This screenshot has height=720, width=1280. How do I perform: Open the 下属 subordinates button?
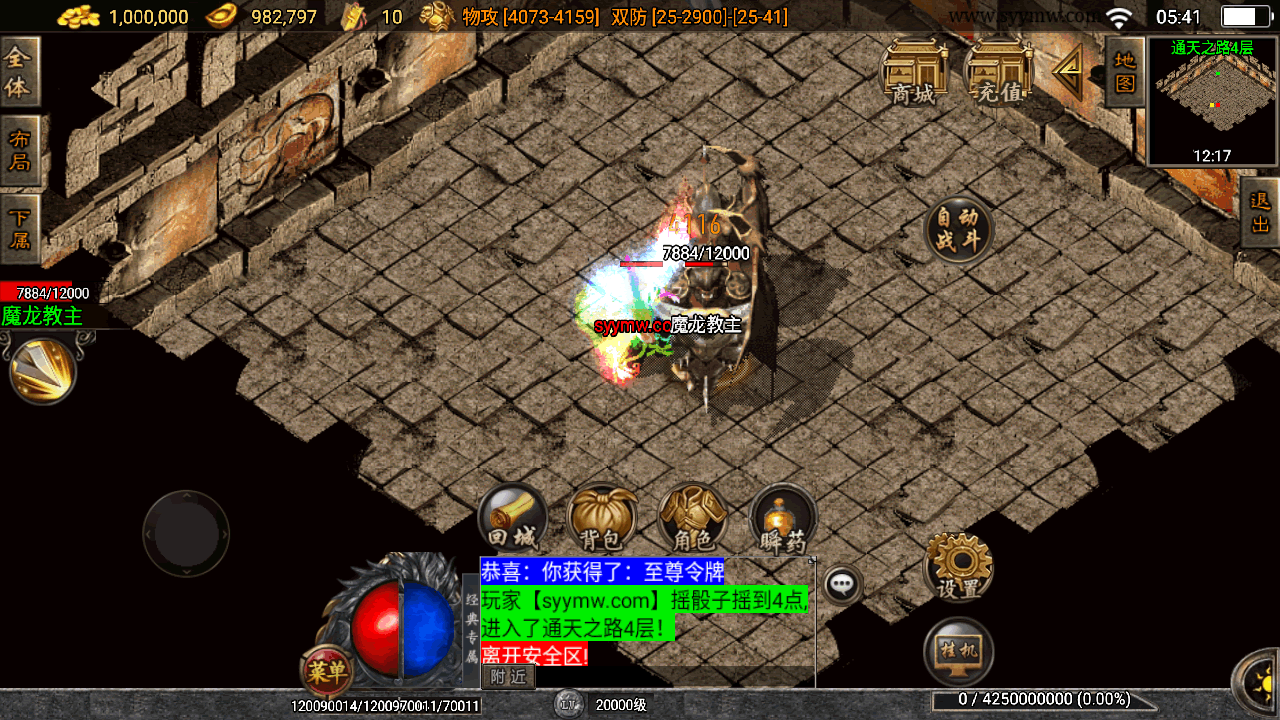pyautogui.click(x=19, y=229)
